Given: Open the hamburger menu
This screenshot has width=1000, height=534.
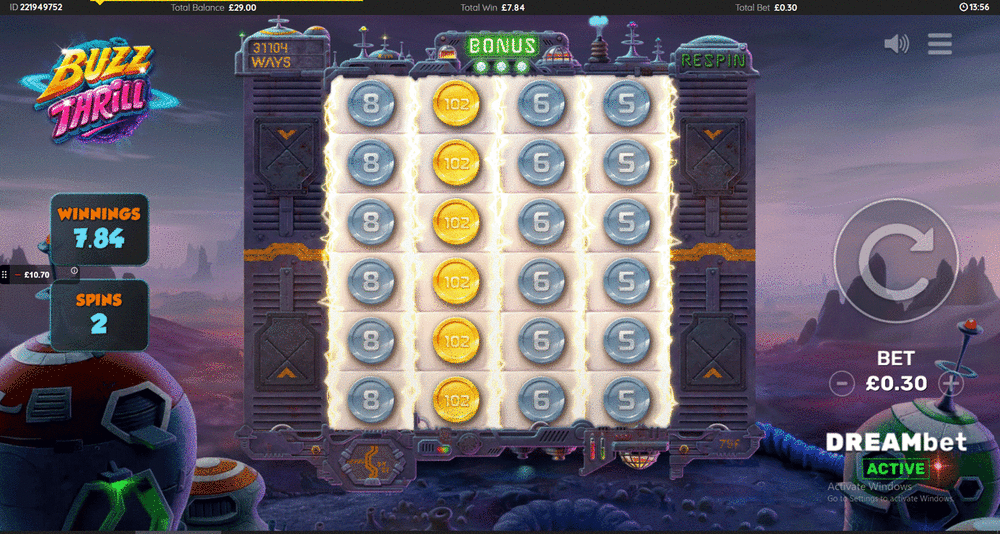Looking at the screenshot, I should point(939,43).
